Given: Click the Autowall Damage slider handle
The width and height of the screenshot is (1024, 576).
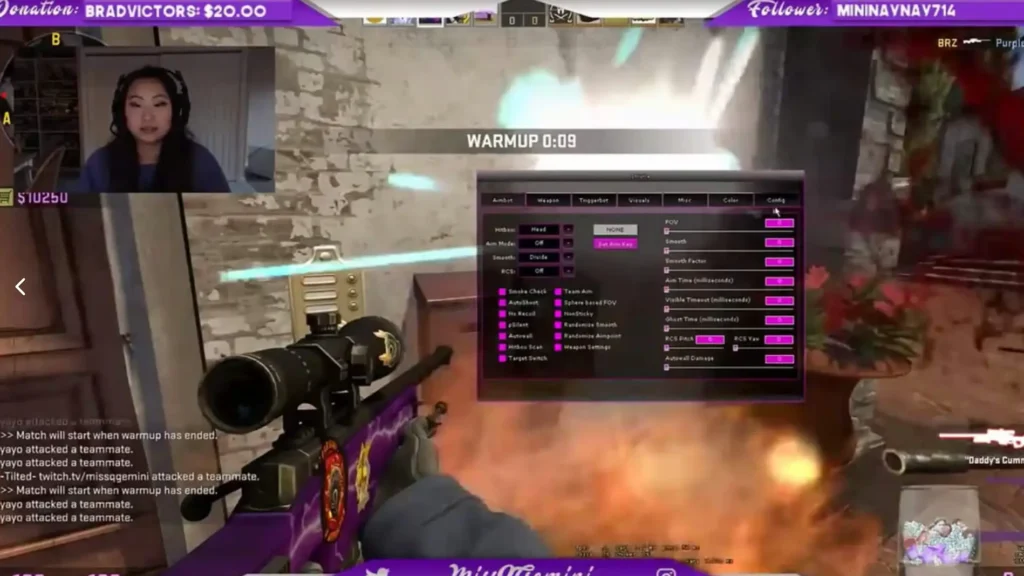Looking at the screenshot, I should coord(667,368).
